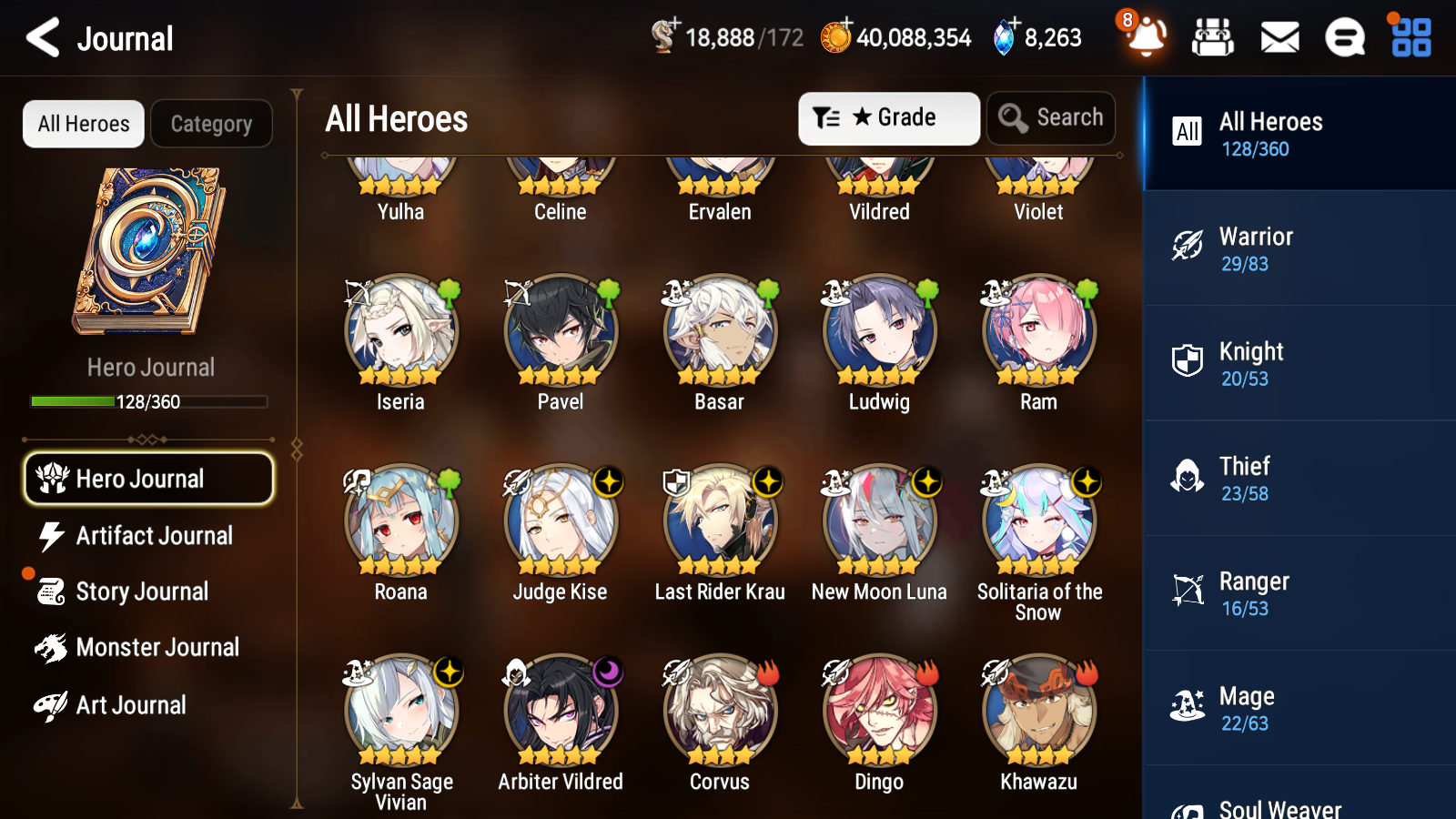Switch to the All Heroes tab
The width and height of the screenshot is (1456, 819).
(x=83, y=124)
